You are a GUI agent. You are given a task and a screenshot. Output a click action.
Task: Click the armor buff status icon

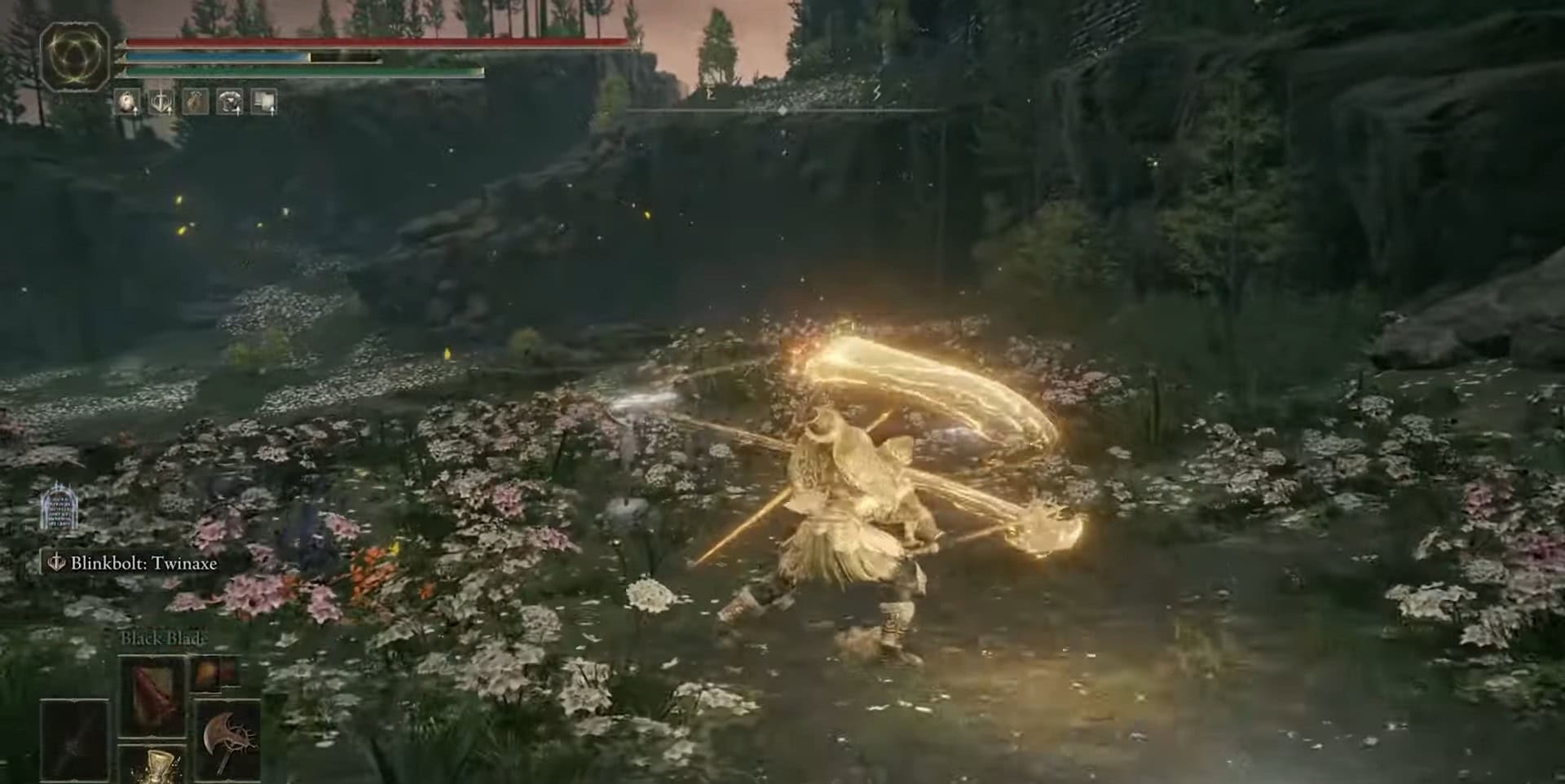pyautogui.click(x=230, y=101)
